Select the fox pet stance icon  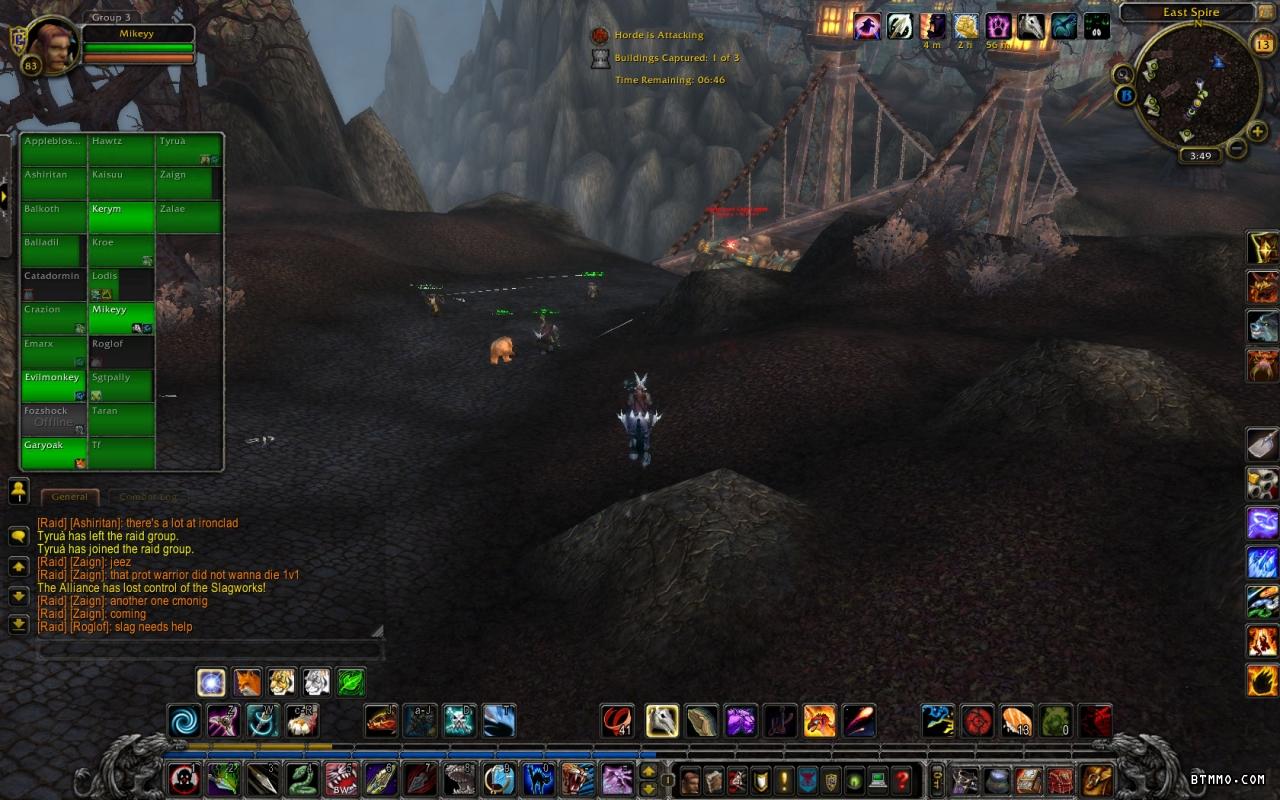pos(247,683)
